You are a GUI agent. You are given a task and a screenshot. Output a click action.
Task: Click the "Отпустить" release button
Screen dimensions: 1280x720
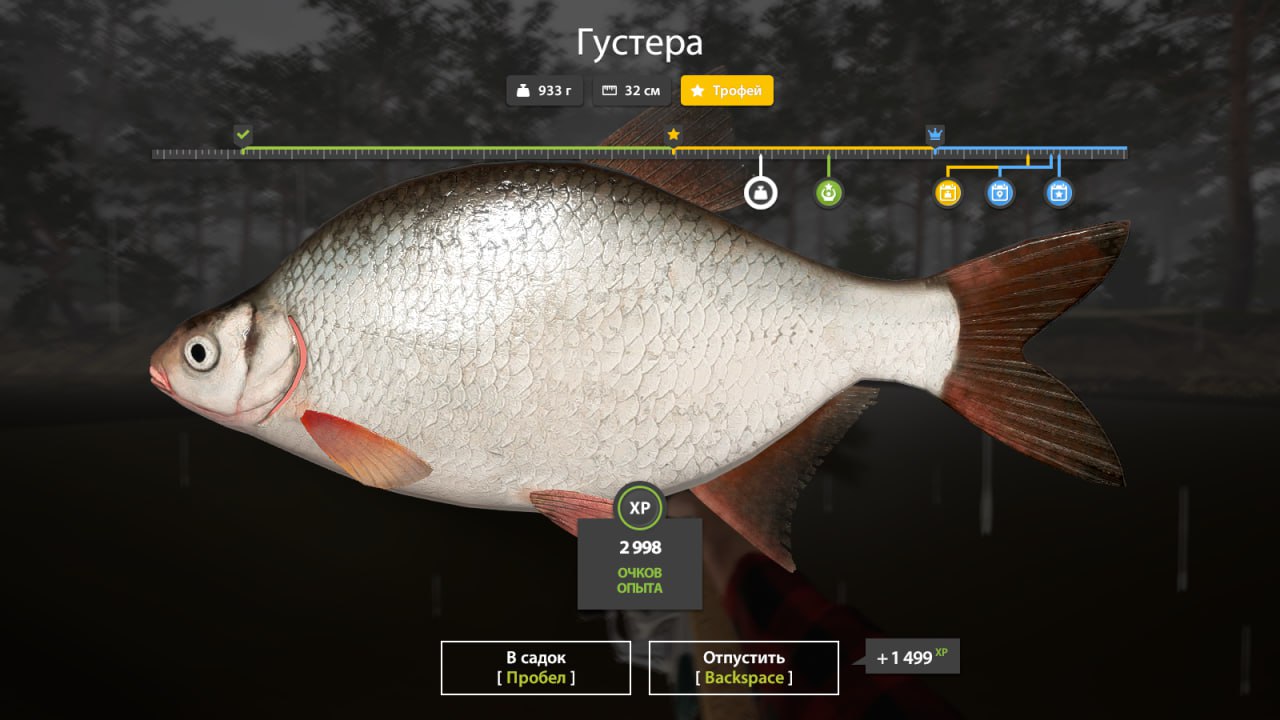pyautogui.click(x=743, y=667)
